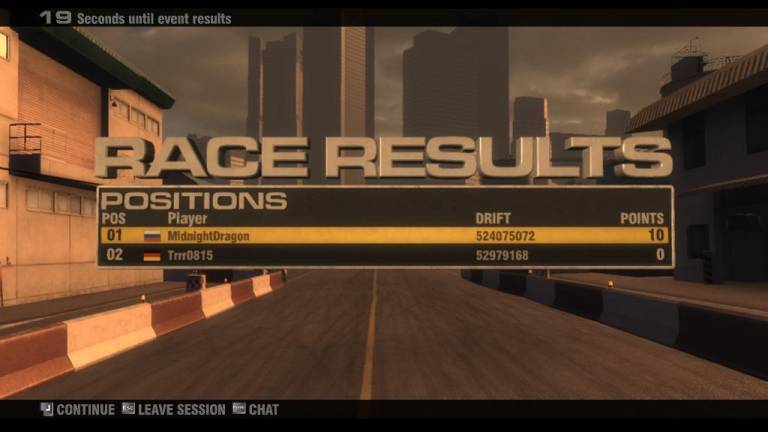Choose Leave Session

[173, 409]
